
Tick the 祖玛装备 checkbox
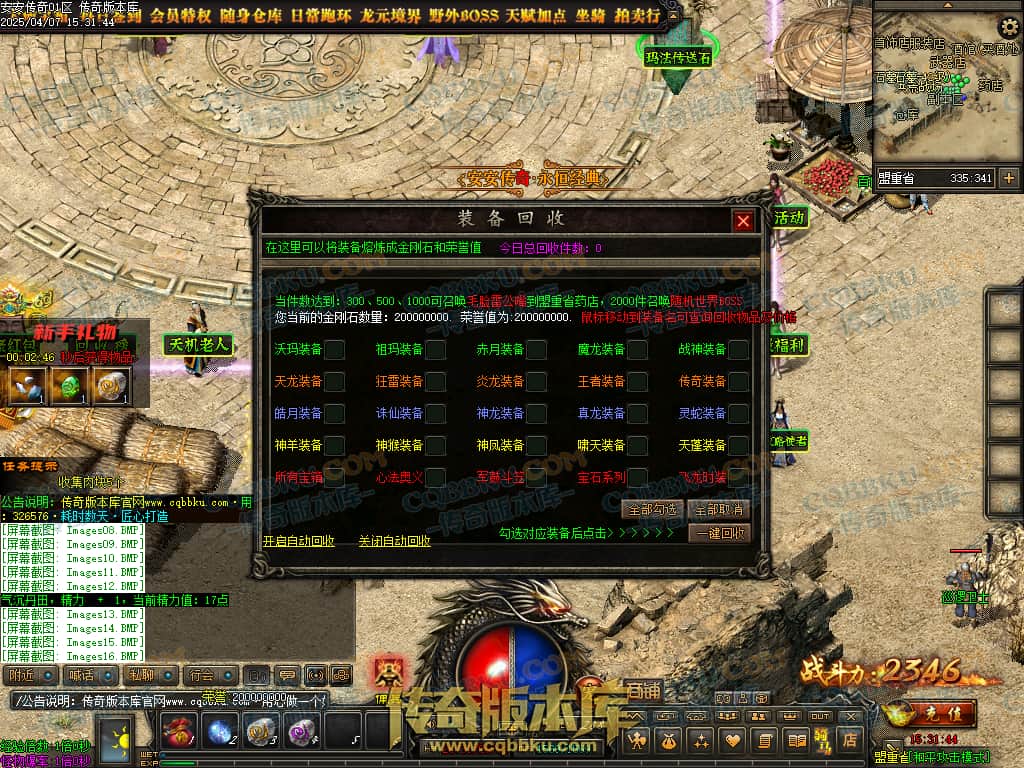tap(436, 349)
